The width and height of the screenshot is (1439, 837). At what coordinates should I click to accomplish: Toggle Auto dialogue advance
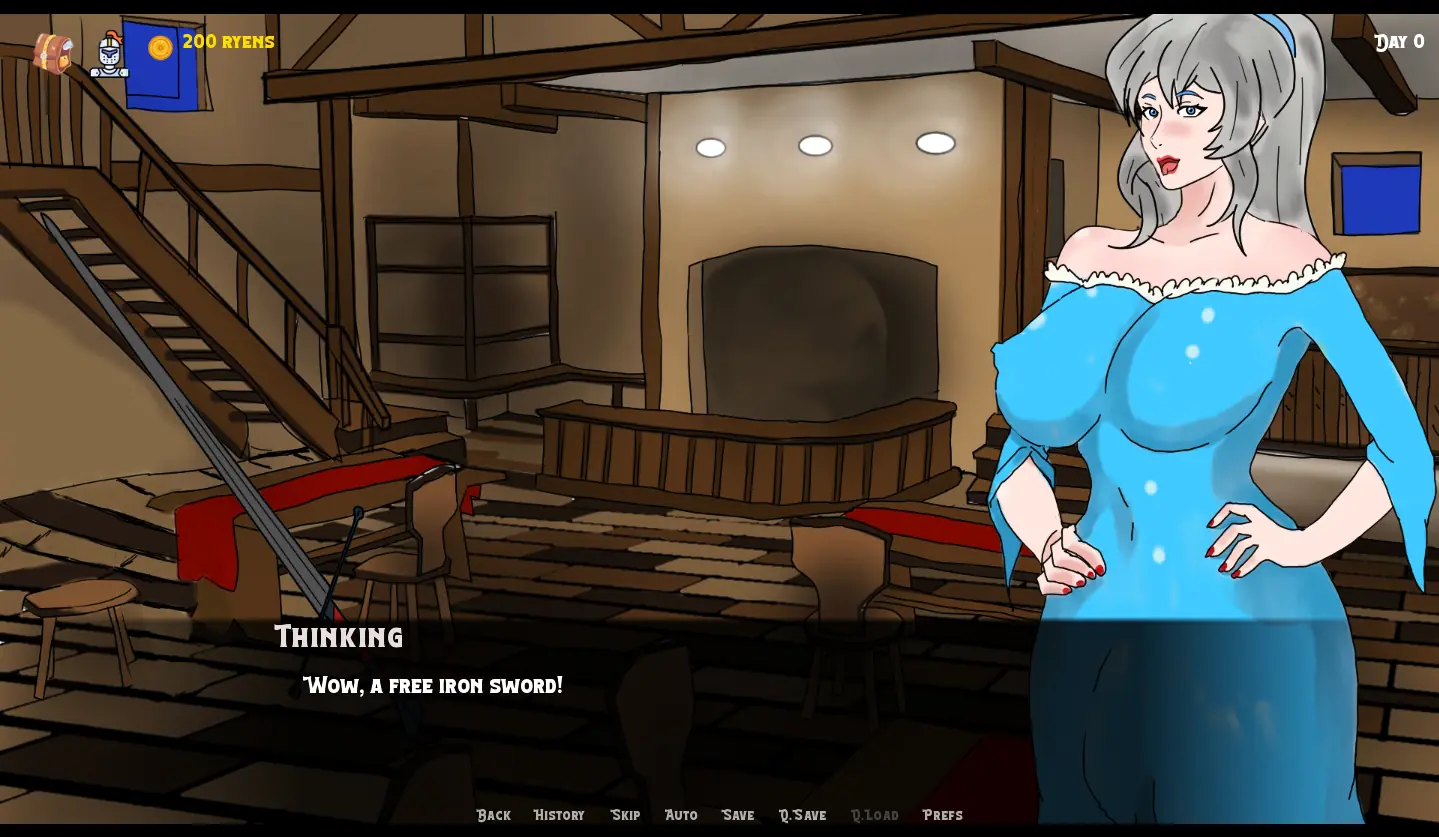(x=681, y=815)
